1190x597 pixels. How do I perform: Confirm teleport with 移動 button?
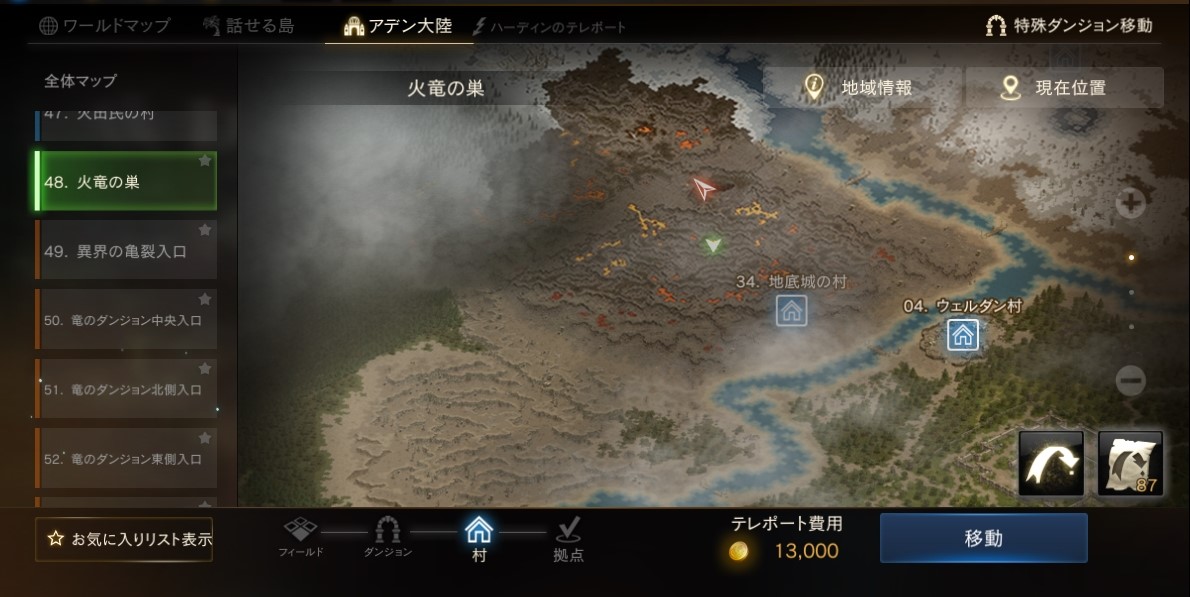(x=983, y=538)
